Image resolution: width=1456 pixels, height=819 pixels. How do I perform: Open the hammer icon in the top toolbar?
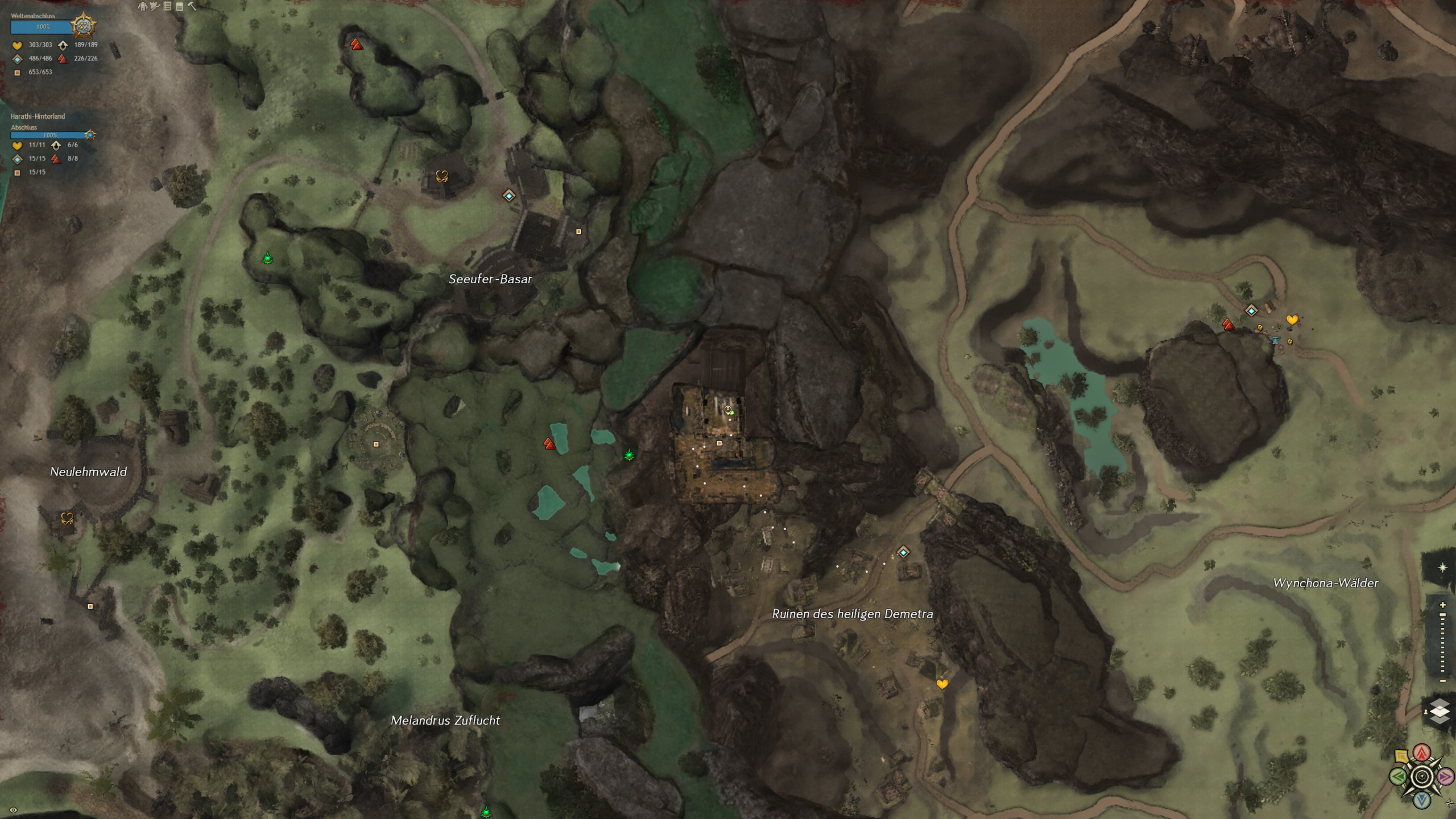tap(192, 6)
